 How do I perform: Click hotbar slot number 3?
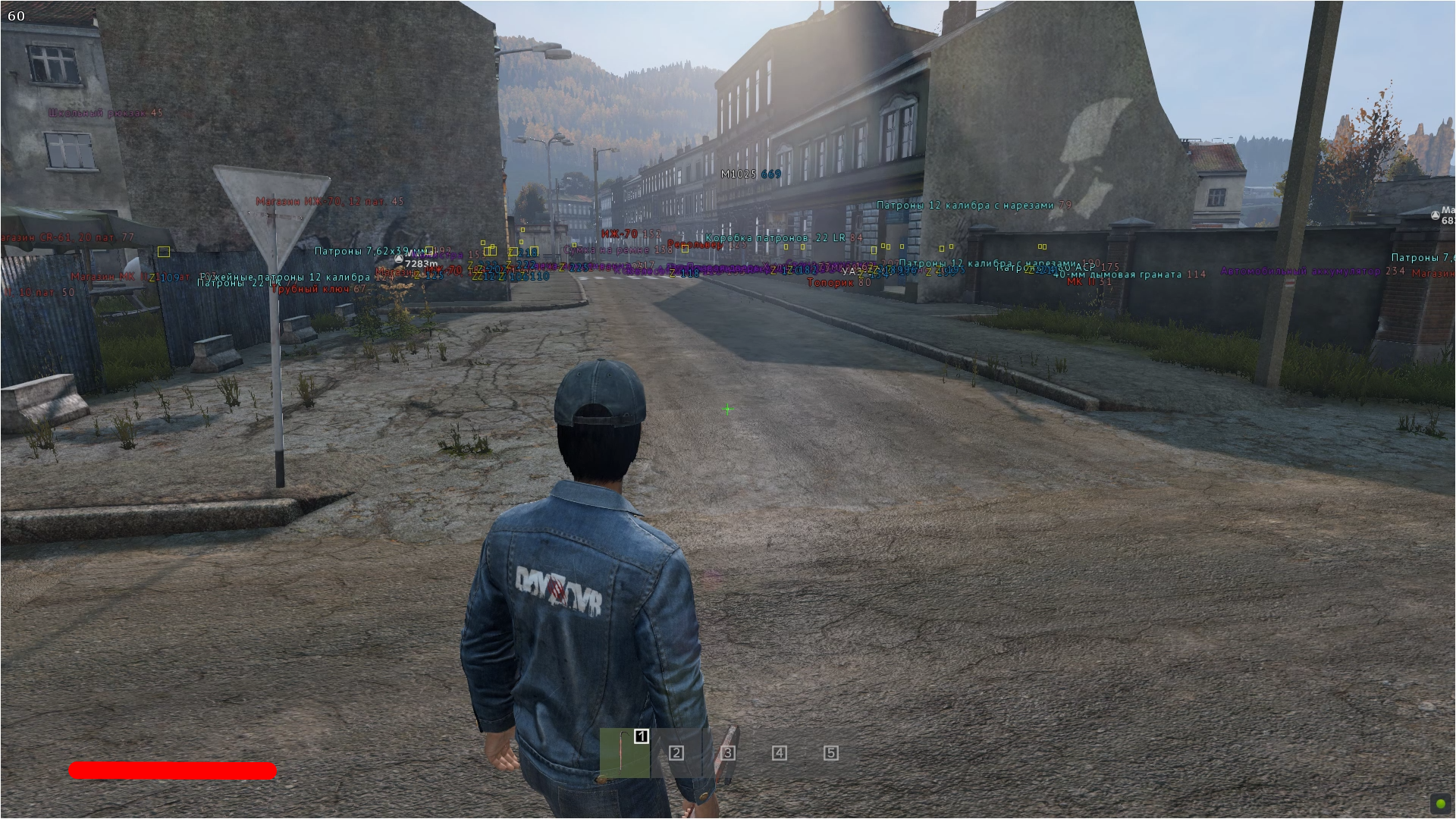[x=728, y=753]
